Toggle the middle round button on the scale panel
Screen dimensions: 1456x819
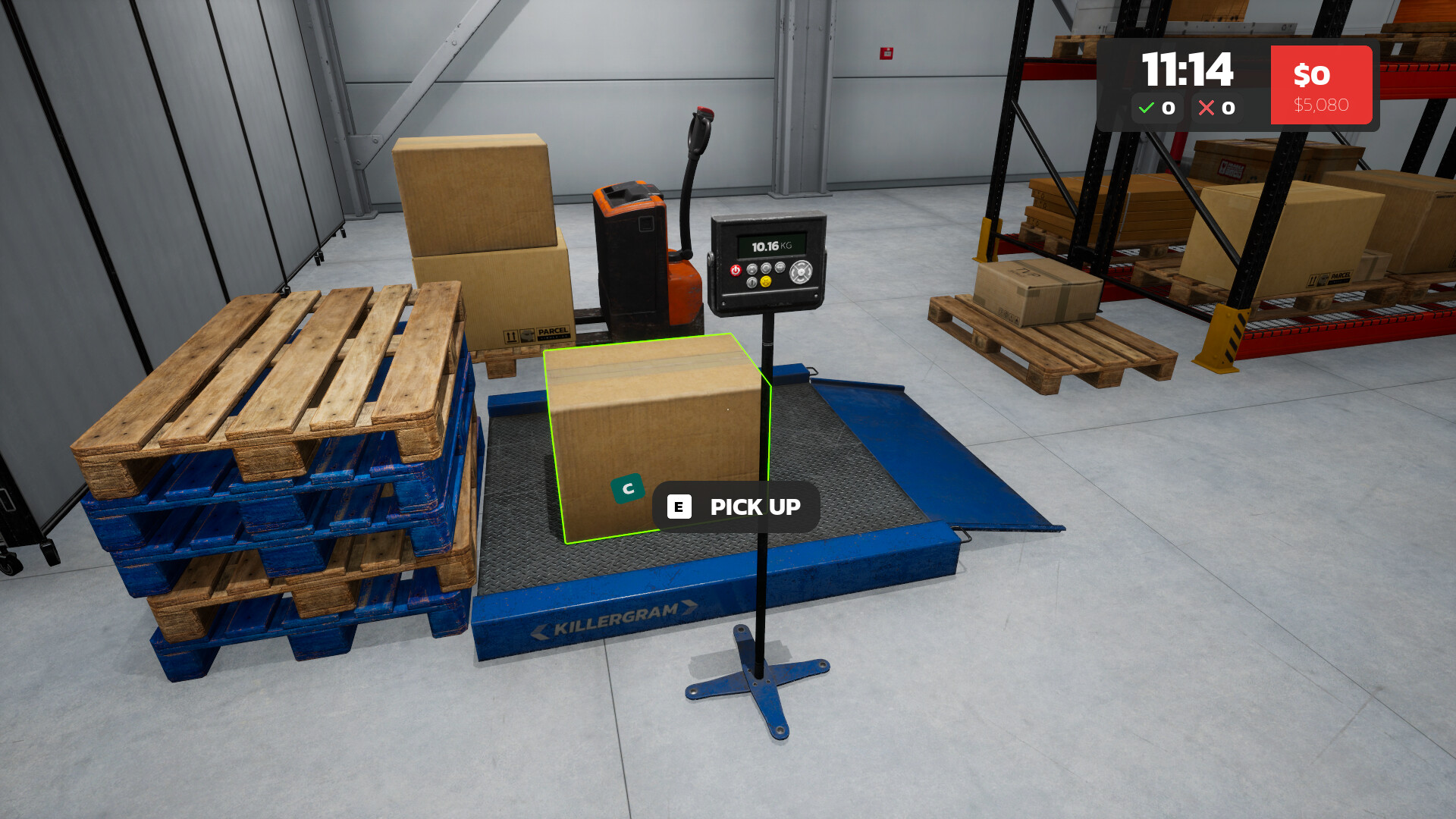coord(765,268)
